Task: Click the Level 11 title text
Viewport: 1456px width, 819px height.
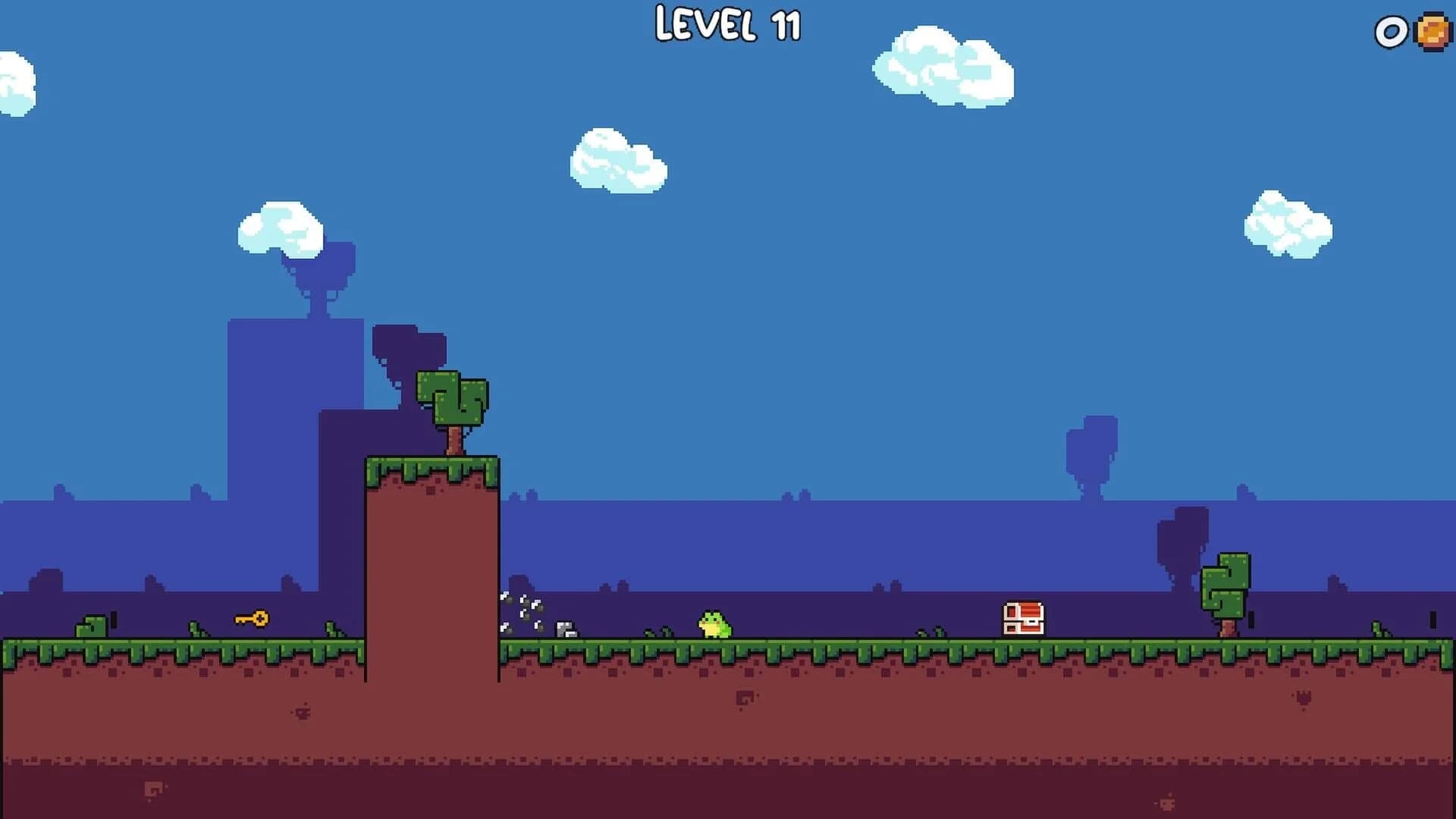Action: [727, 25]
